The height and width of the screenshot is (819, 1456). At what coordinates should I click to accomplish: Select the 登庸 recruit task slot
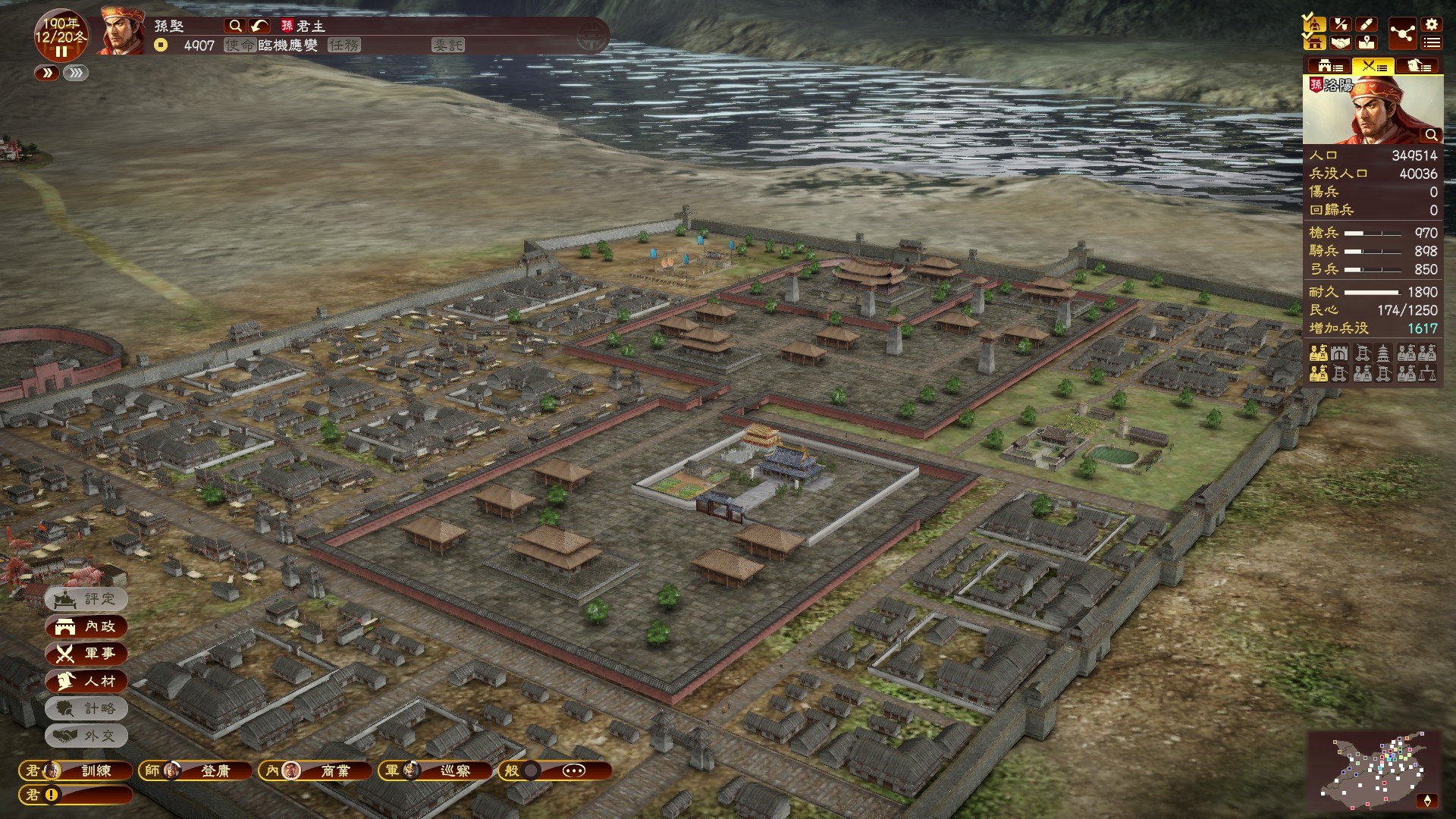pyautogui.click(x=206, y=770)
